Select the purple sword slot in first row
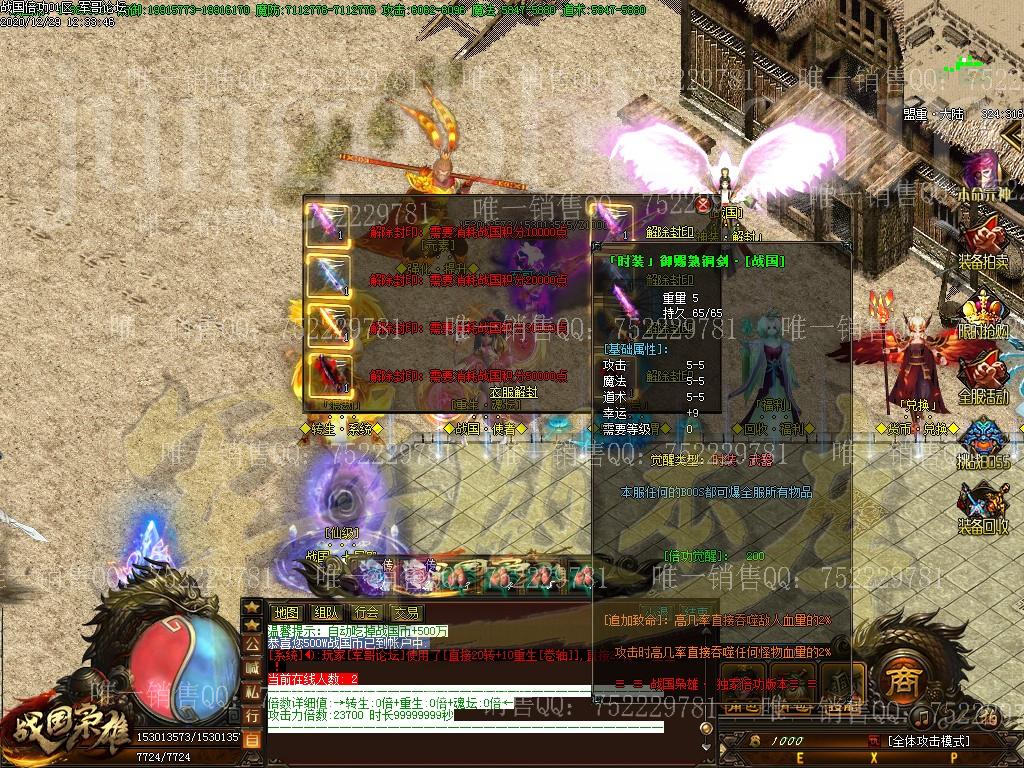 [x=328, y=222]
